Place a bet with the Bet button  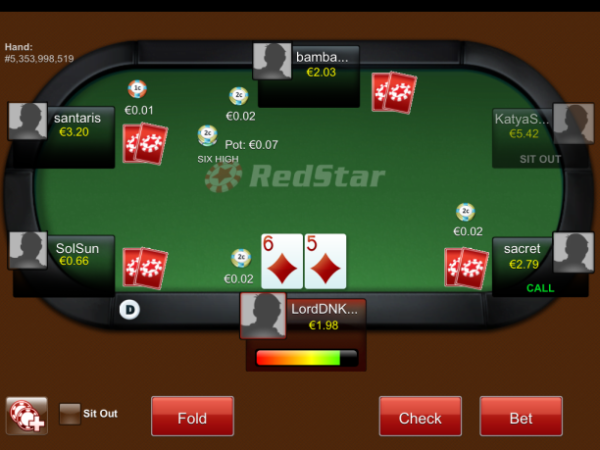[521, 417]
